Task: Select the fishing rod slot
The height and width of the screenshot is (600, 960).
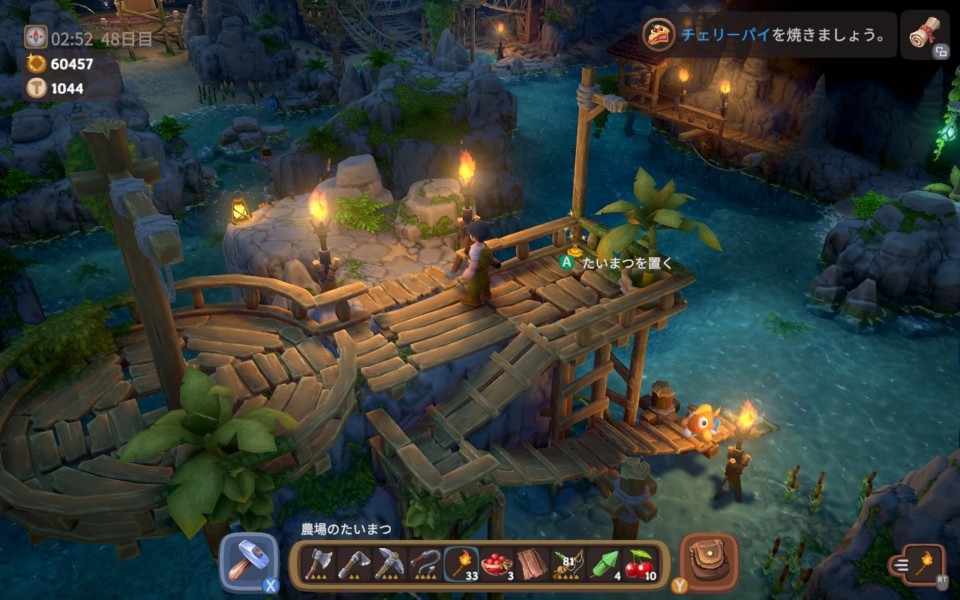Action: tap(568, 566)
